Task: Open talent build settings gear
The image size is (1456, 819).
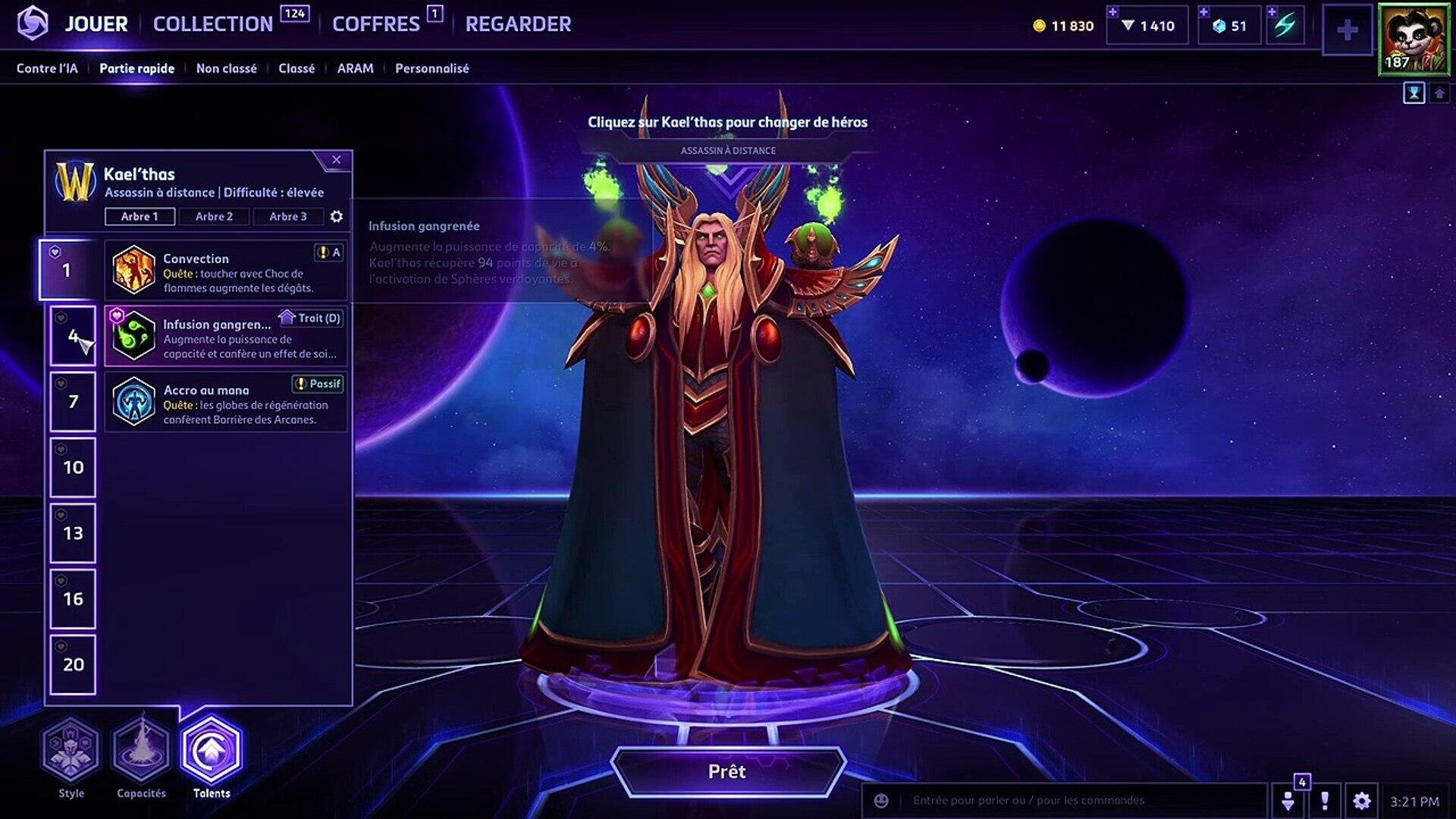Action: point(337,217)
